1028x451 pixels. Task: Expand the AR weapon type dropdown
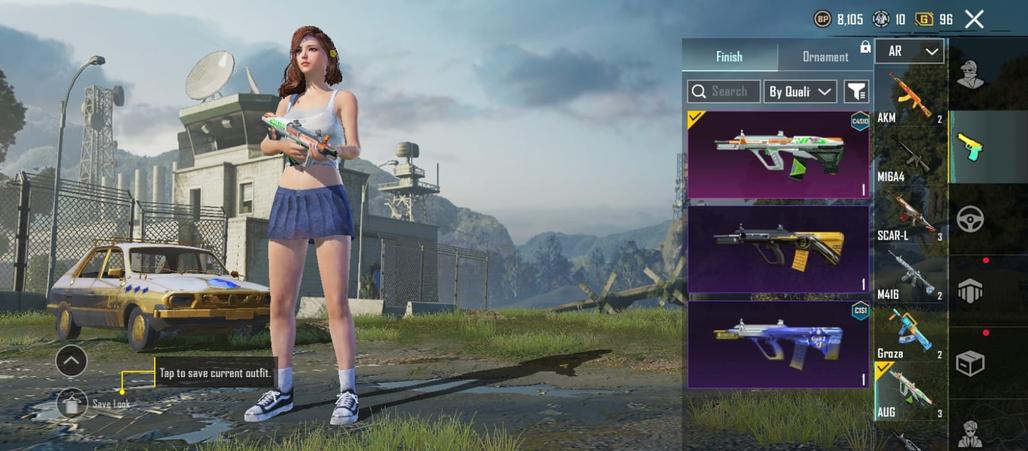pos(910,51)
